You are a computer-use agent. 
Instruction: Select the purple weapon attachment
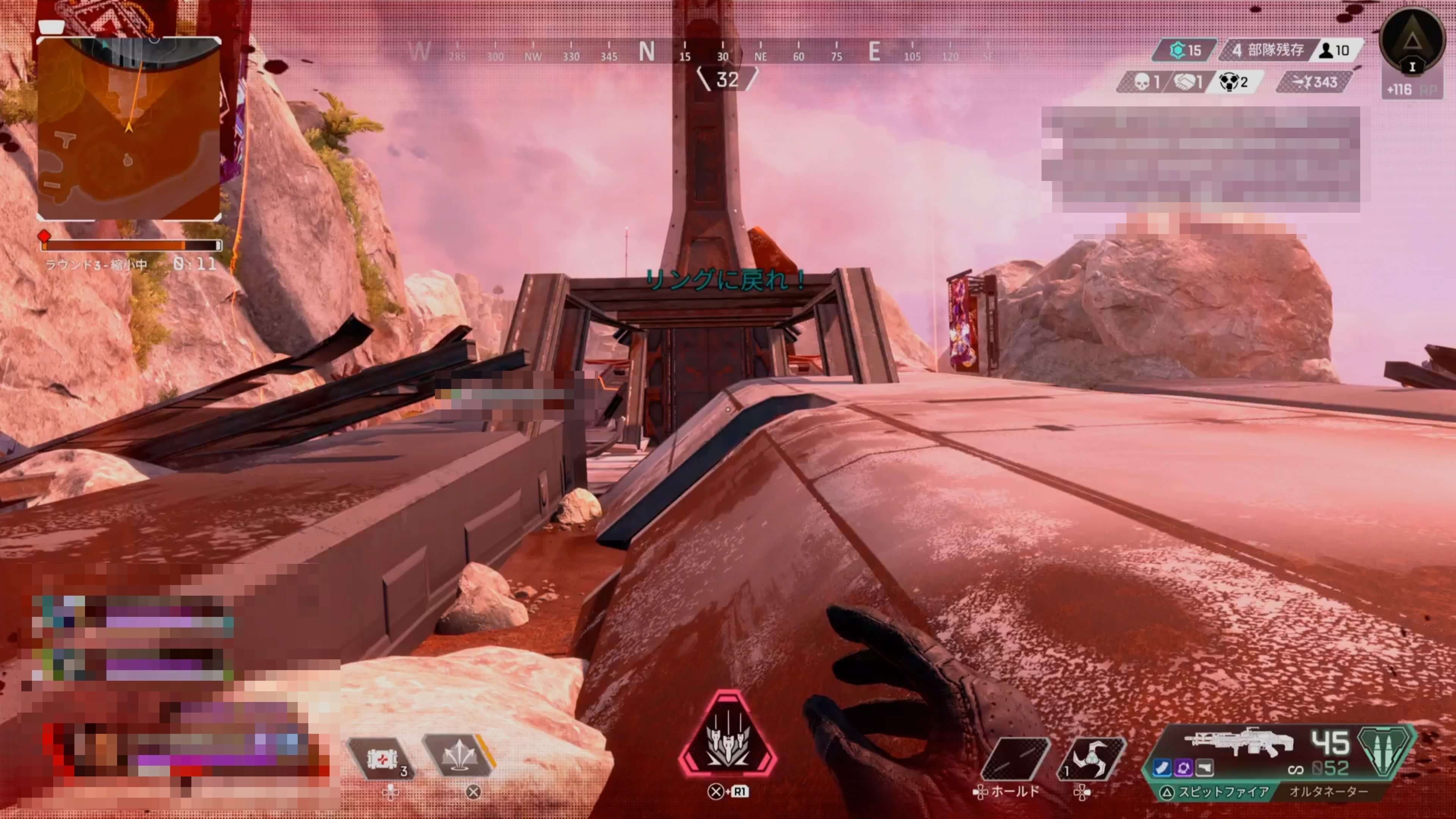(1183, 767)
